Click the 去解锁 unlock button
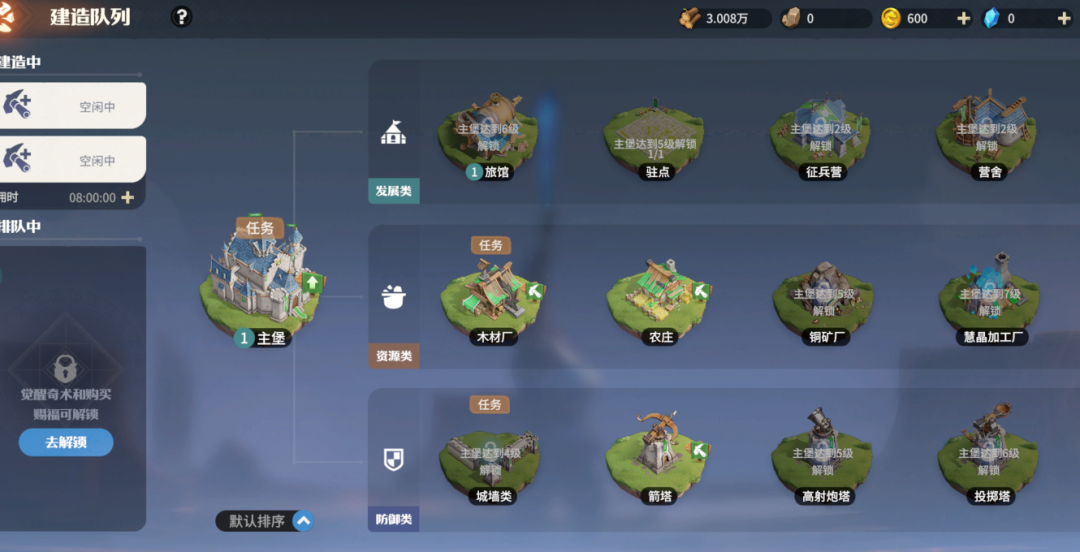This screenshot has height=552, width=1080. click(x=66, y=442)
